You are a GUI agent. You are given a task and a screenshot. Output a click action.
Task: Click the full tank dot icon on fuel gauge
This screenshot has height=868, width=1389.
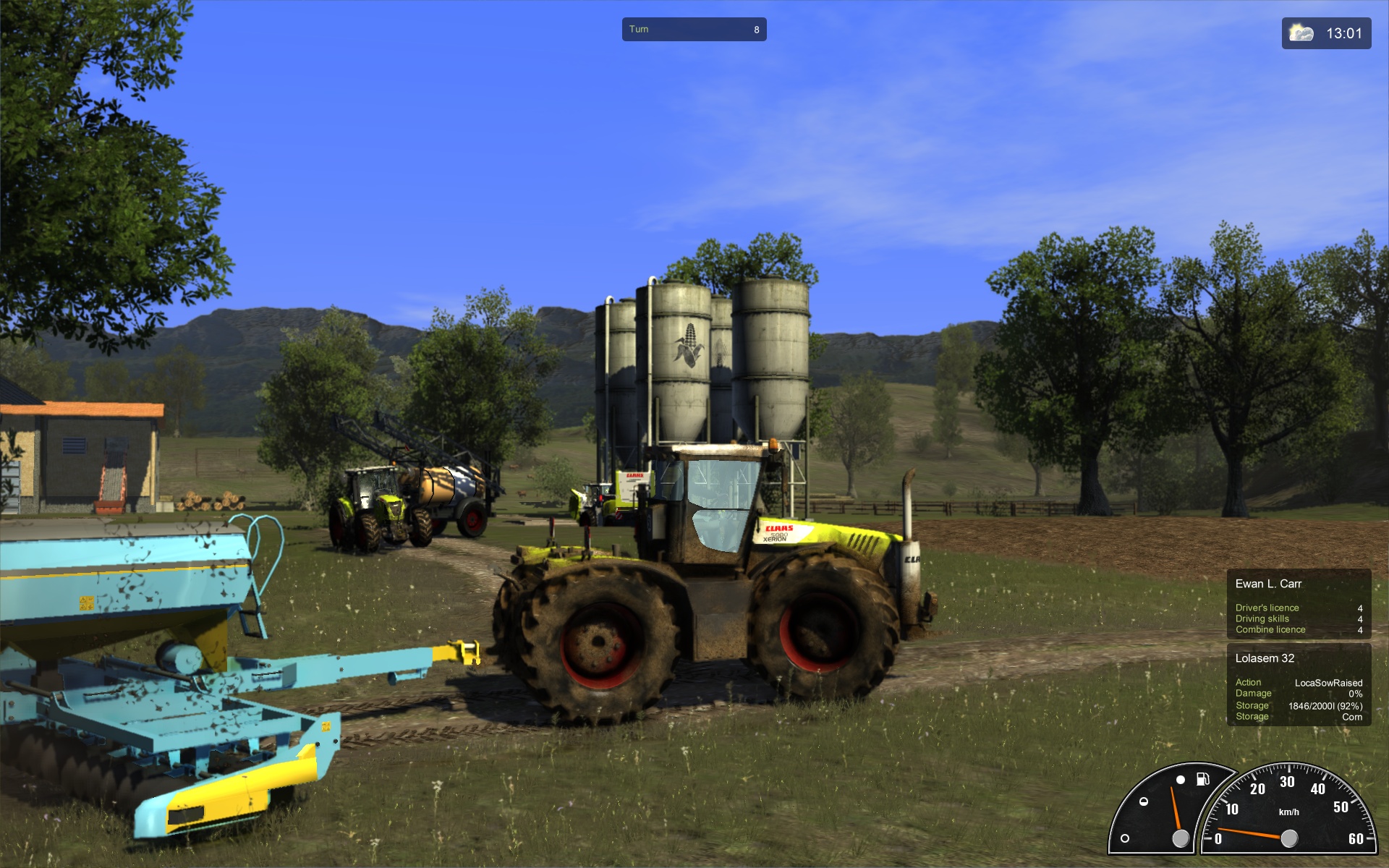pyautogui.click(x=1181, y=780)
